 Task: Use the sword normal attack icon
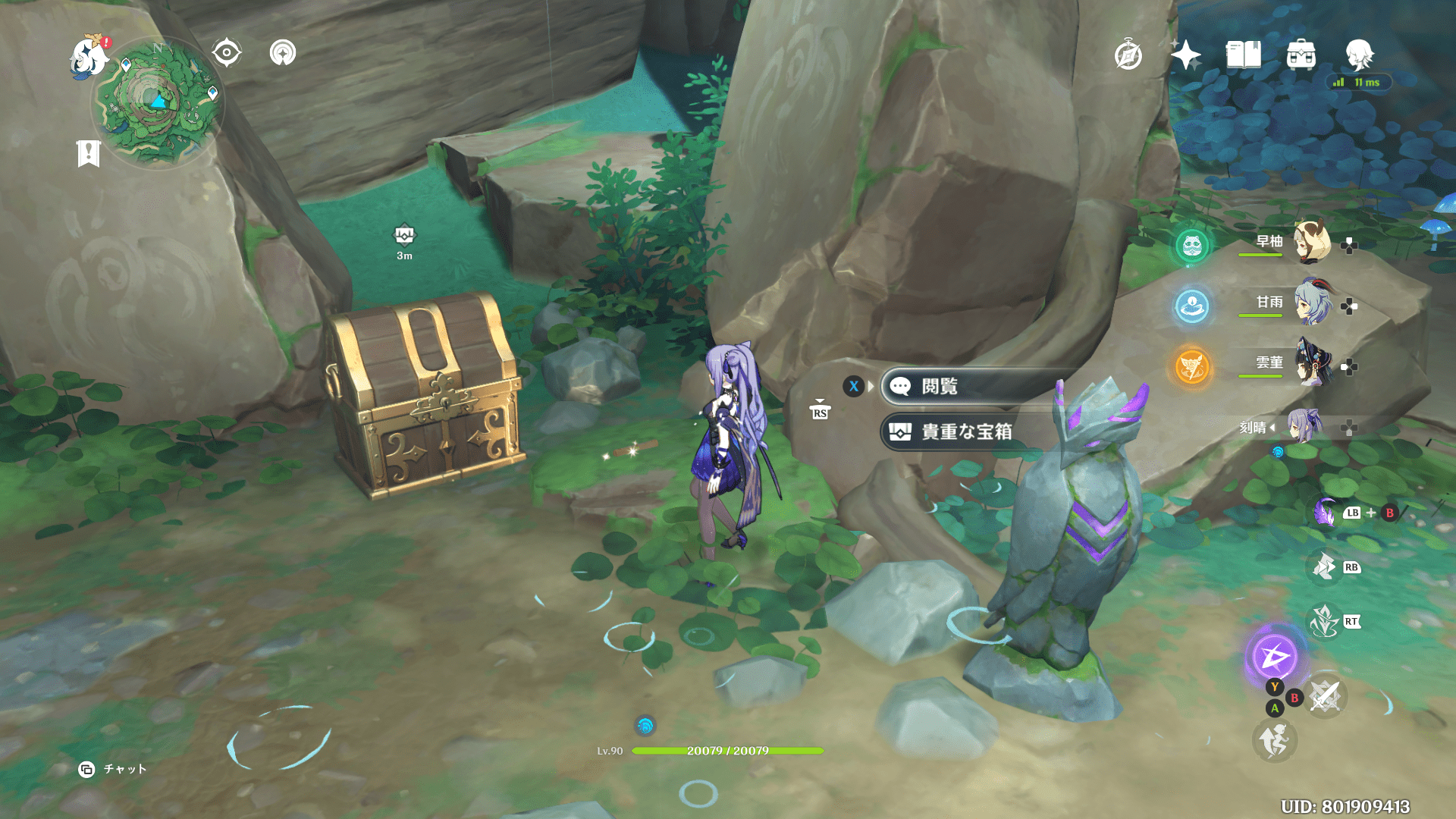pyautogui.click(x=1325, y=695)
